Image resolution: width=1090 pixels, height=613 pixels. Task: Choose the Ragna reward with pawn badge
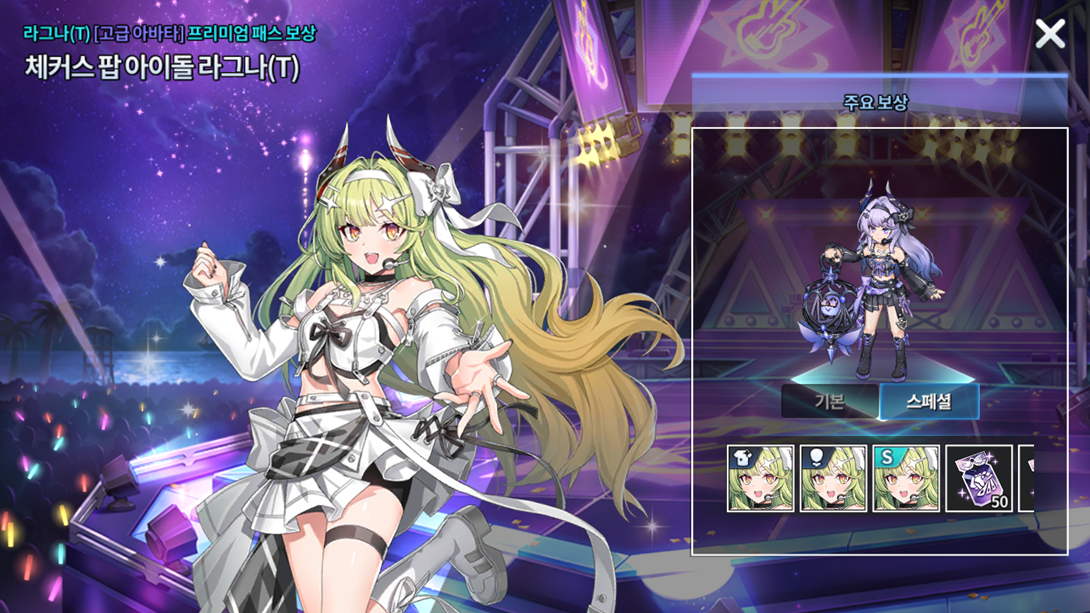[833, 479]
